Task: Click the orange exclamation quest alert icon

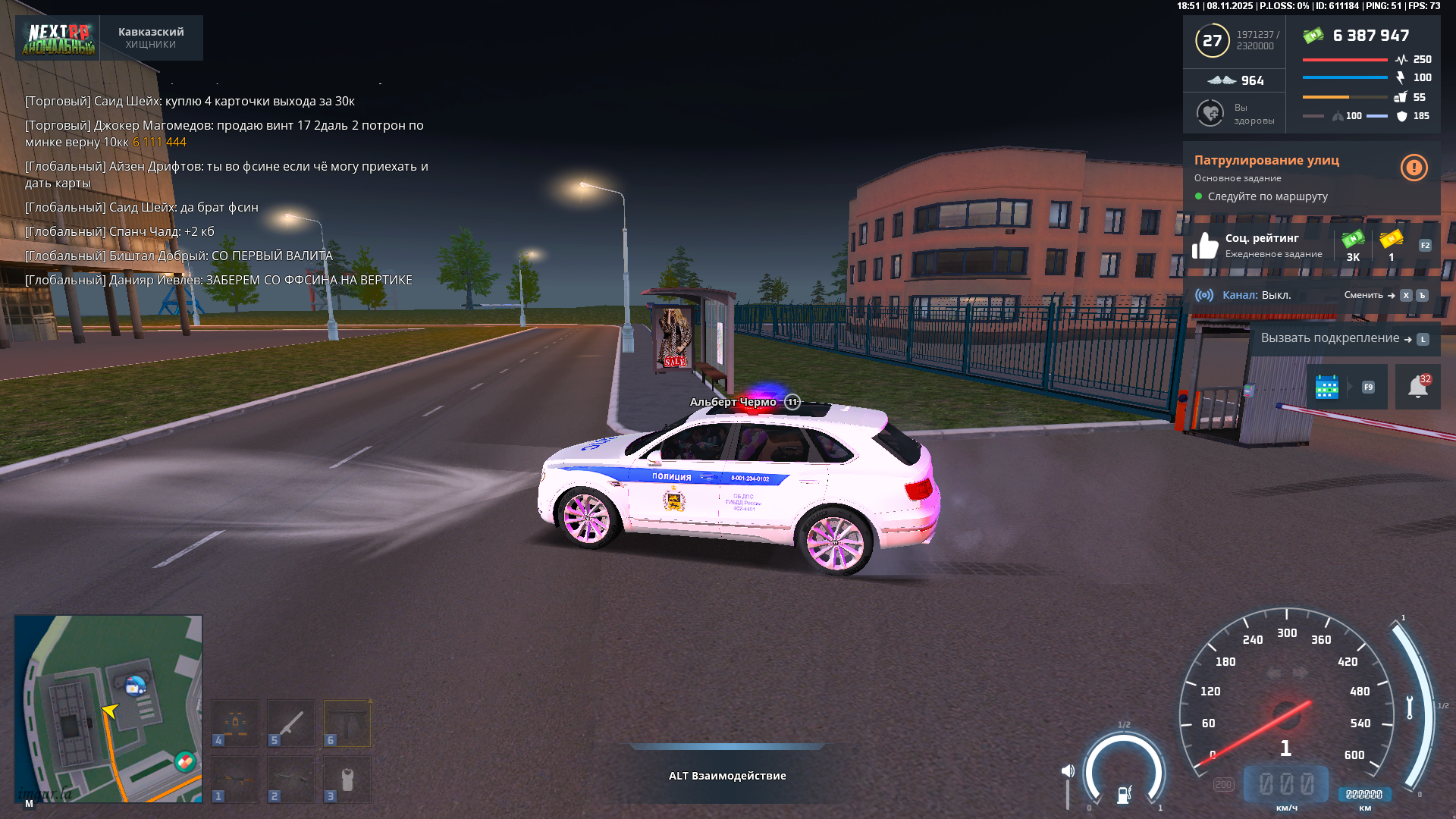Action: tap(1414, 168)
